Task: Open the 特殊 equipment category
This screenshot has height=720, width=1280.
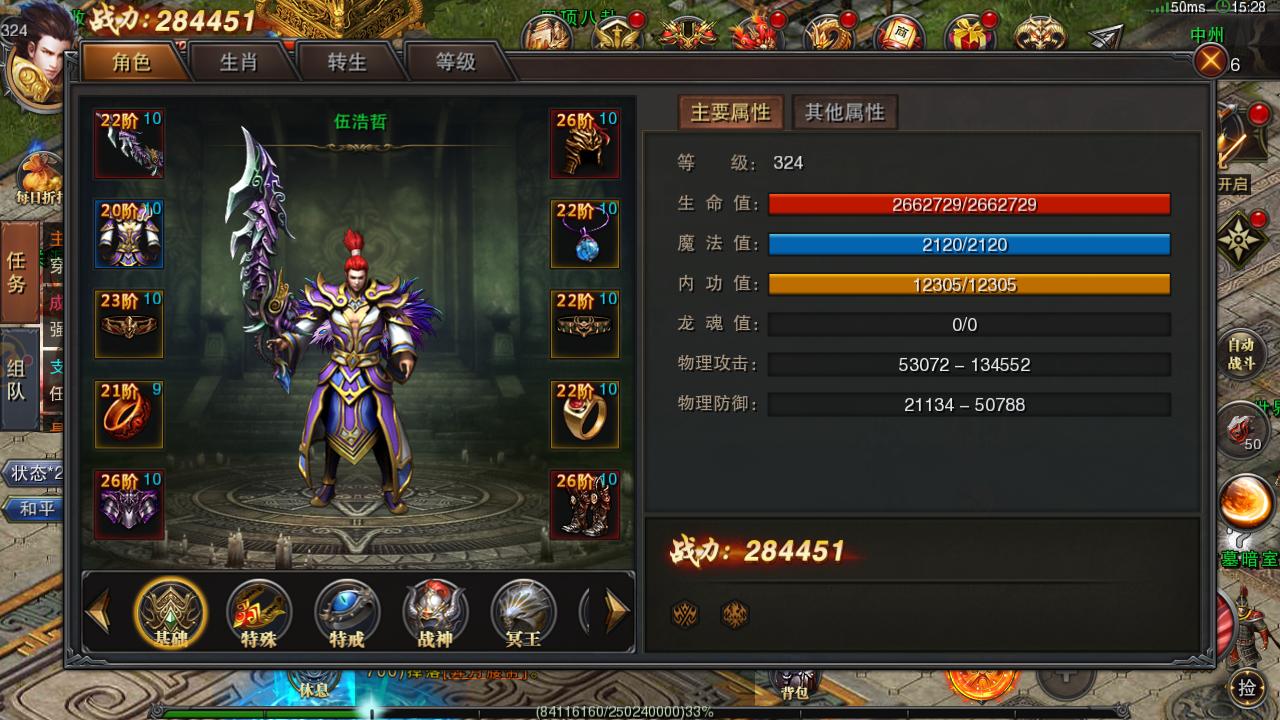Action: tap(258, 615)
